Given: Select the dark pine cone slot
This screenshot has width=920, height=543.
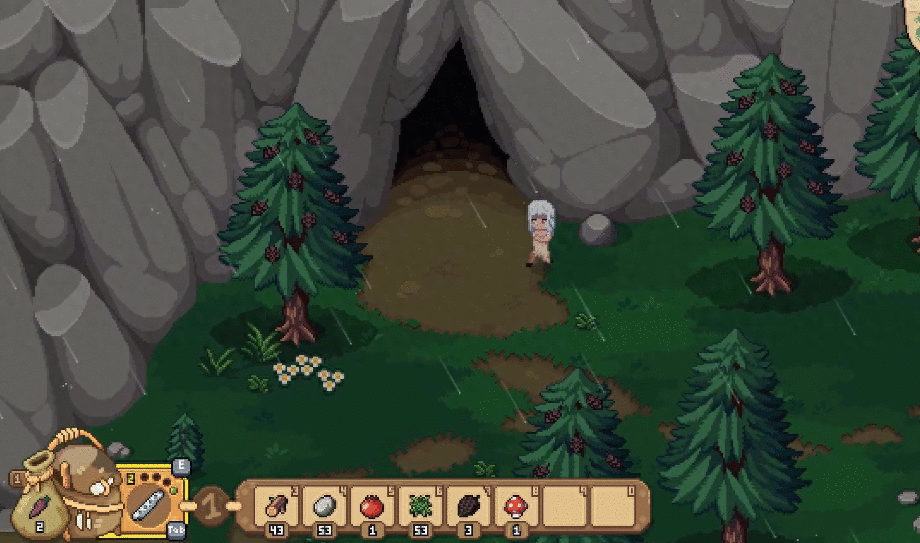Looking at the screenshot, I should (x=468, y=505).
